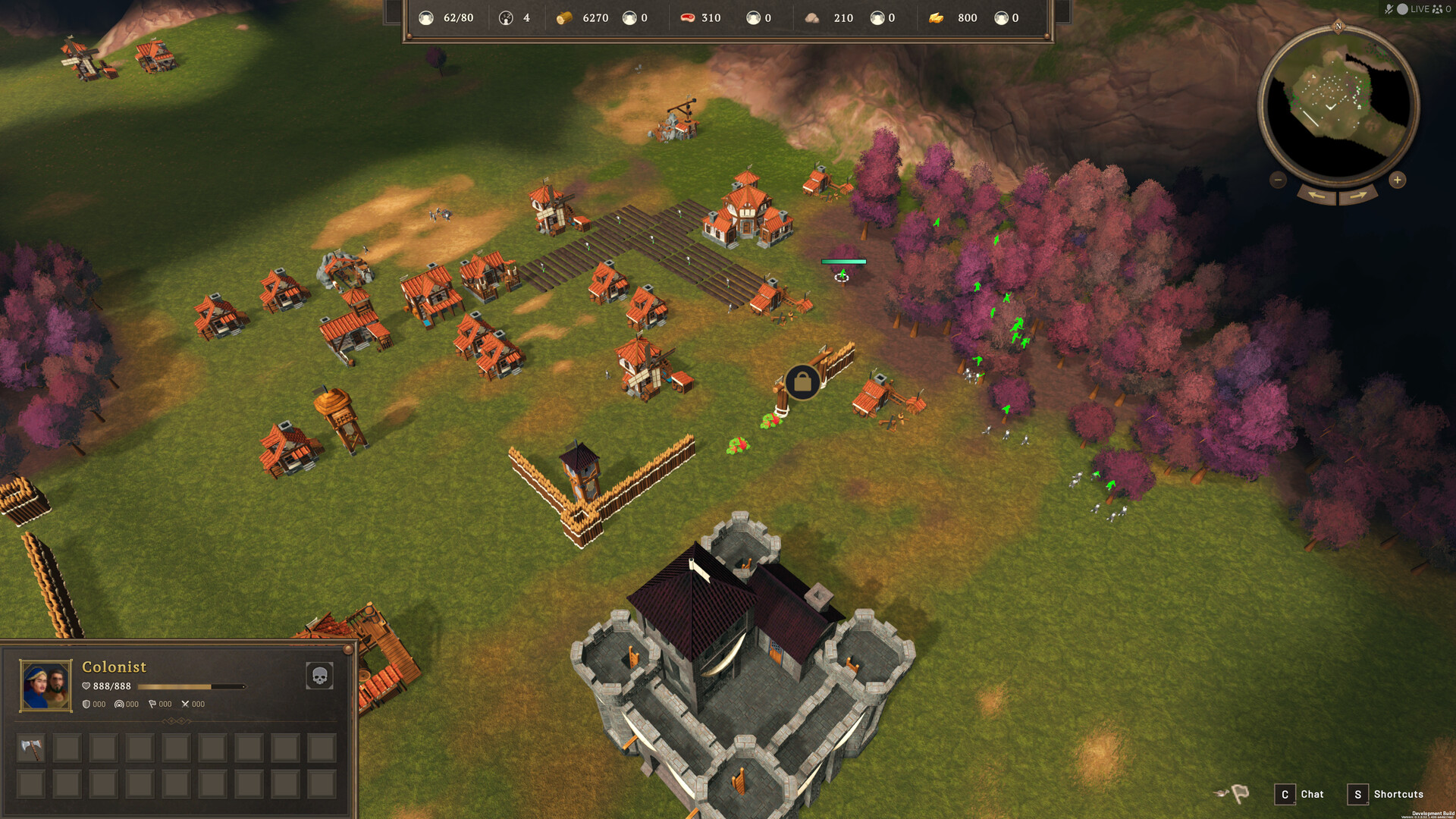Click the meat resource icon in the top bar
Screen dimensions: 1456x819
tap(687, 17)
